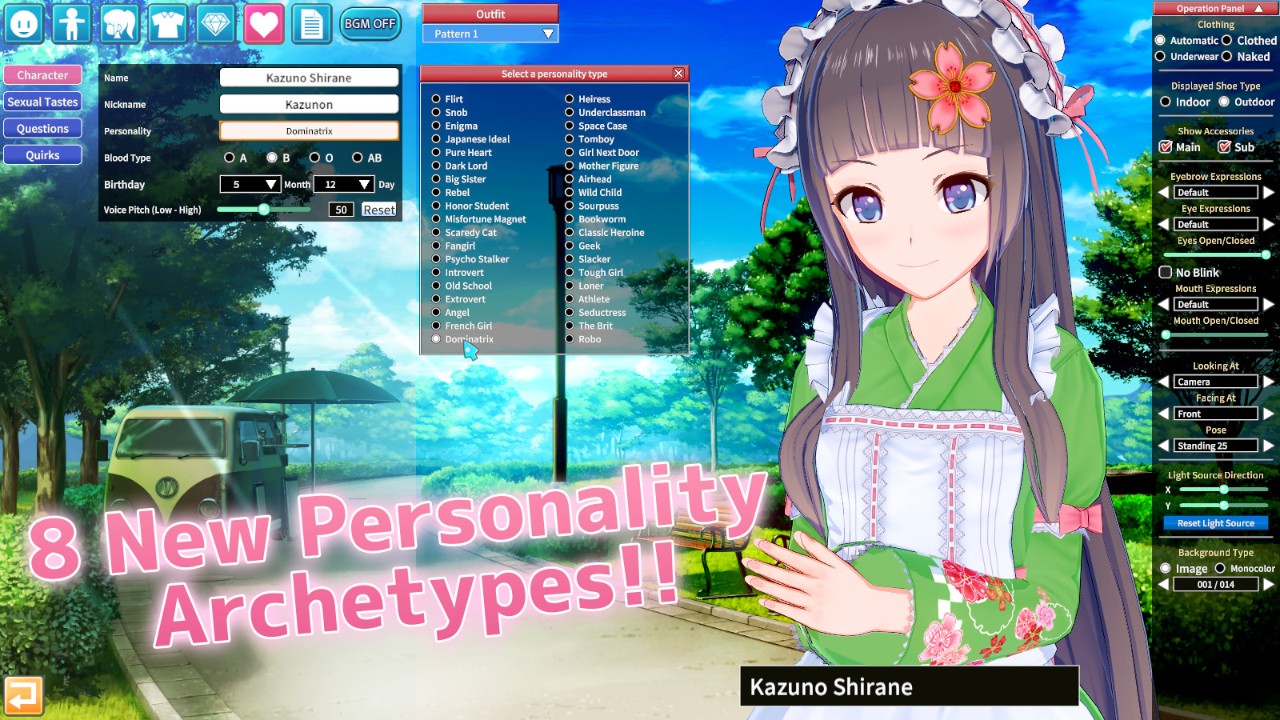Select the Quirks tab
Image resolution: width=1280 pixels, height=720 pixels.
42,155
